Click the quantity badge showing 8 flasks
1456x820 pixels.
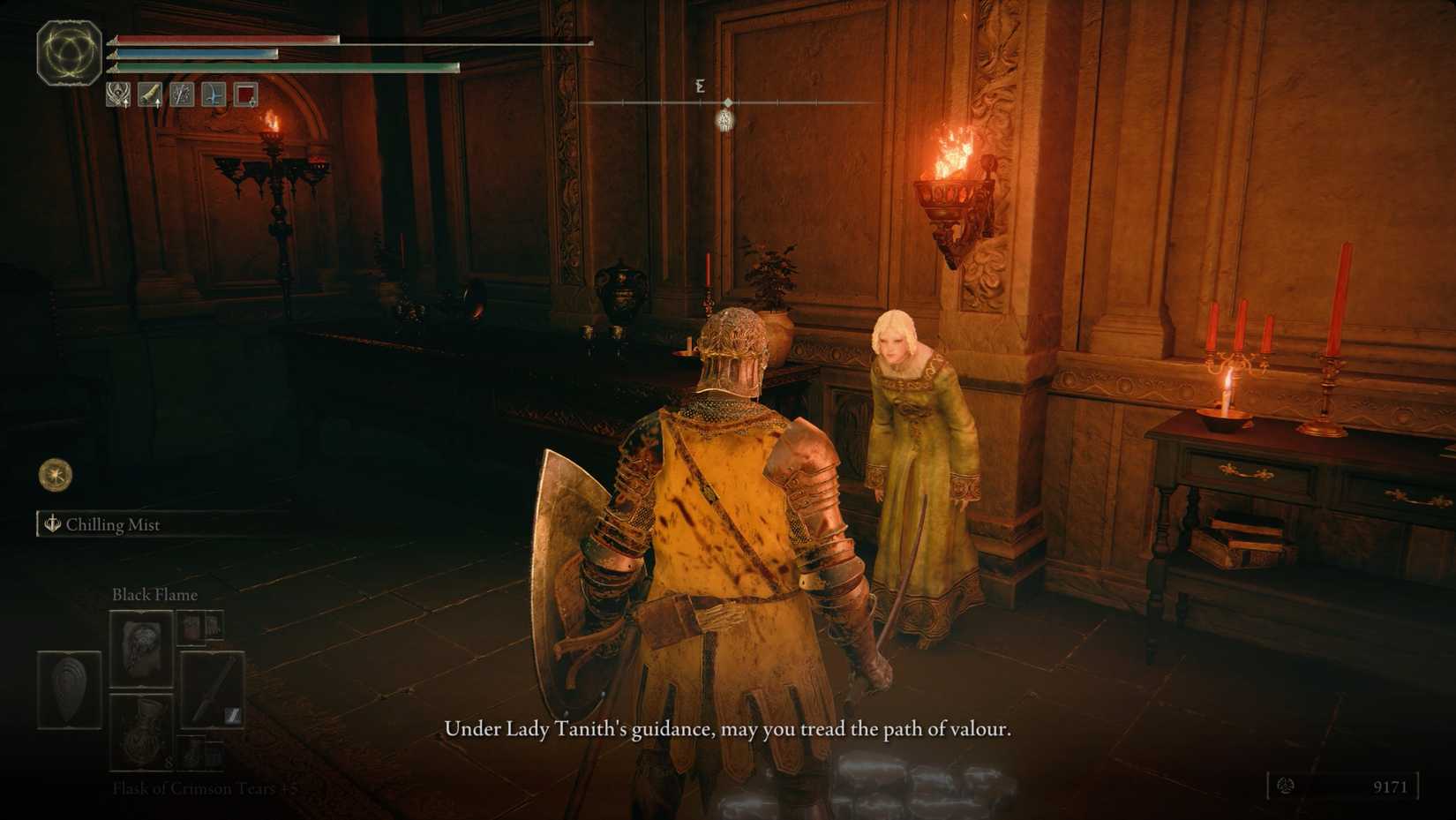[x=169, y=764]
